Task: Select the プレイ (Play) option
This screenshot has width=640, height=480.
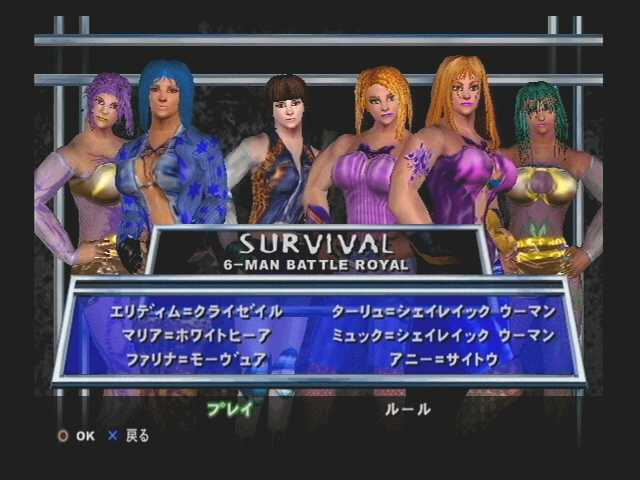Action: (x=230, y=408)
